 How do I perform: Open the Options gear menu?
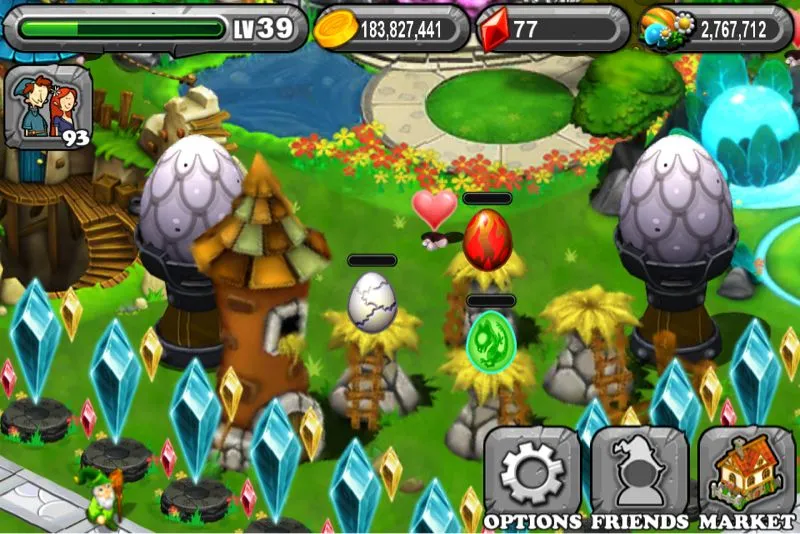pos(532,472)
